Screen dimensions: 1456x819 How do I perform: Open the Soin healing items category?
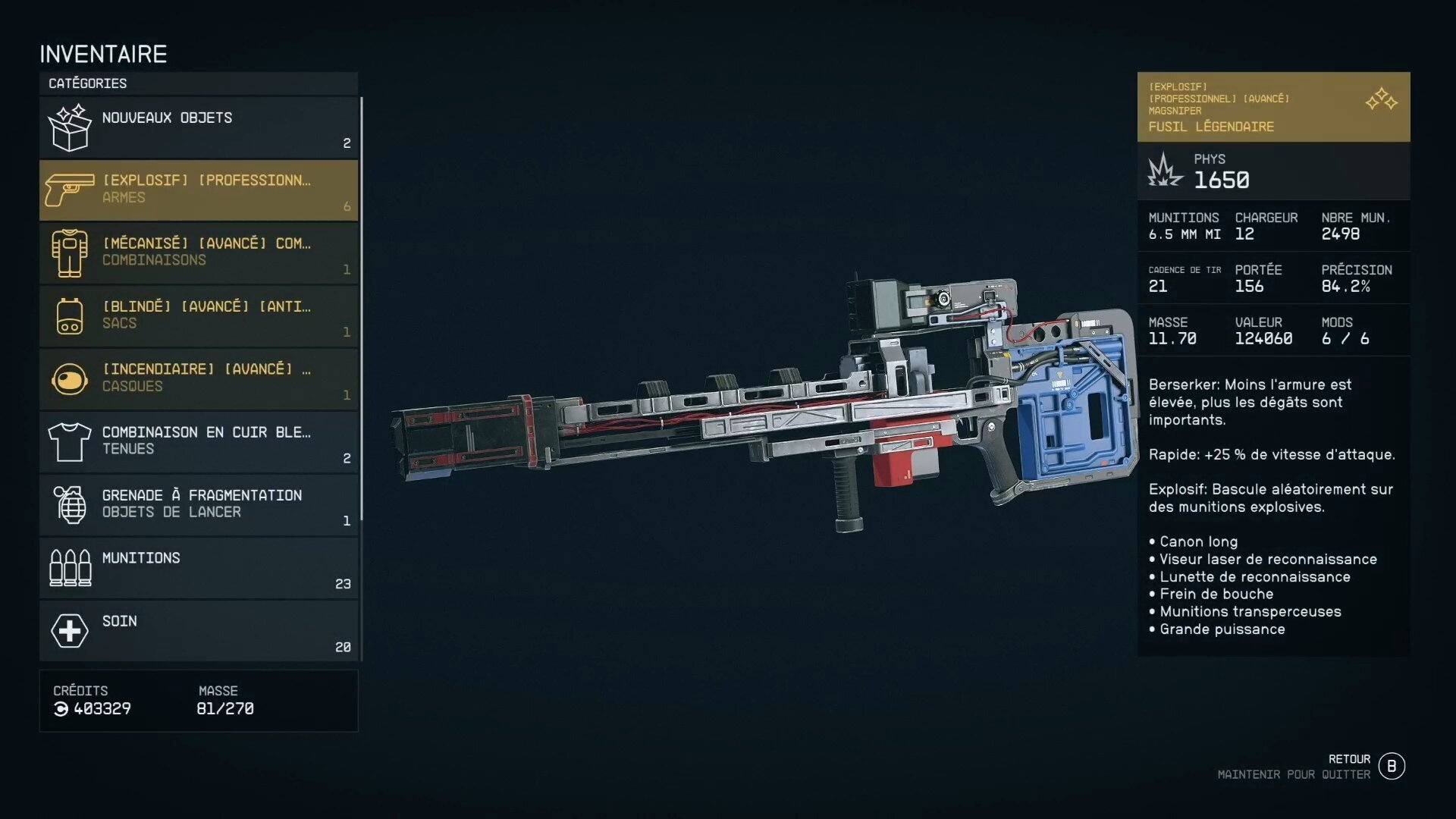pos(199,631)
